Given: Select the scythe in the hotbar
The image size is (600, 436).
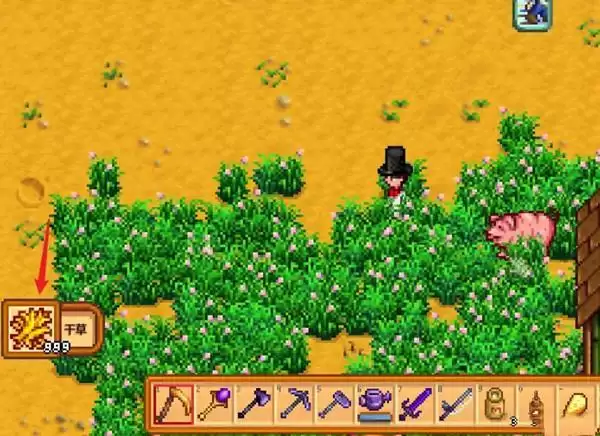Looking at the screenshot, I should (172, 407).
